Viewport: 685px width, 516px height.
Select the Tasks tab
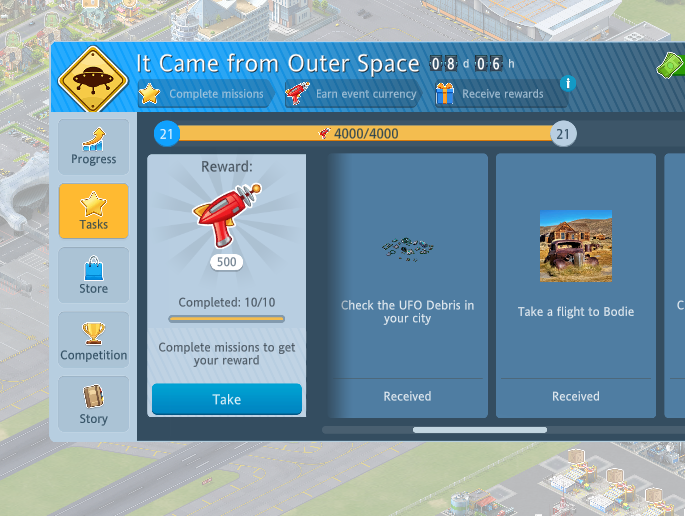click(94, 211)
